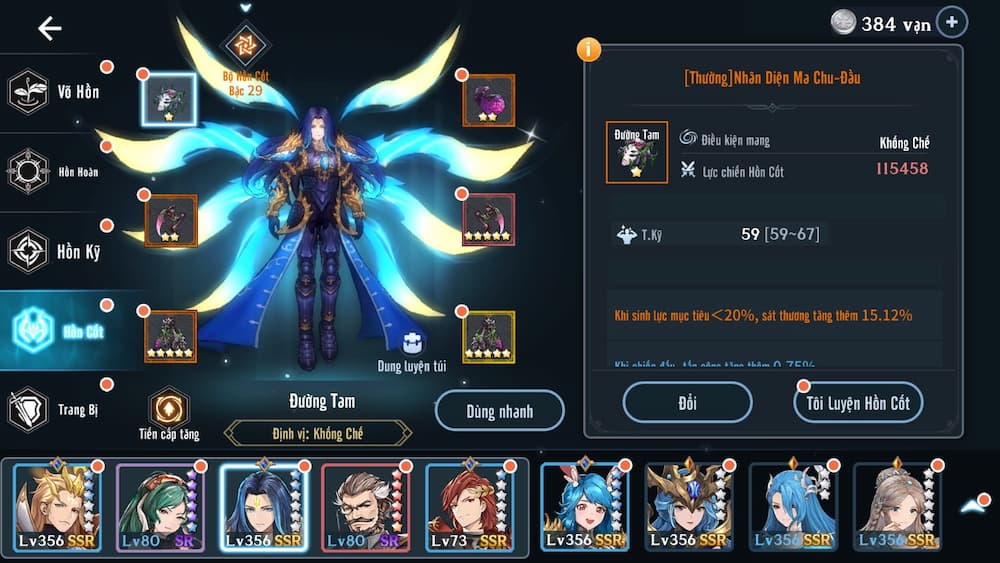Select the Hồn Kỹ tab
Image resolution: width=1000 pixels, height=563 pixels.
(x=55, y=250)
